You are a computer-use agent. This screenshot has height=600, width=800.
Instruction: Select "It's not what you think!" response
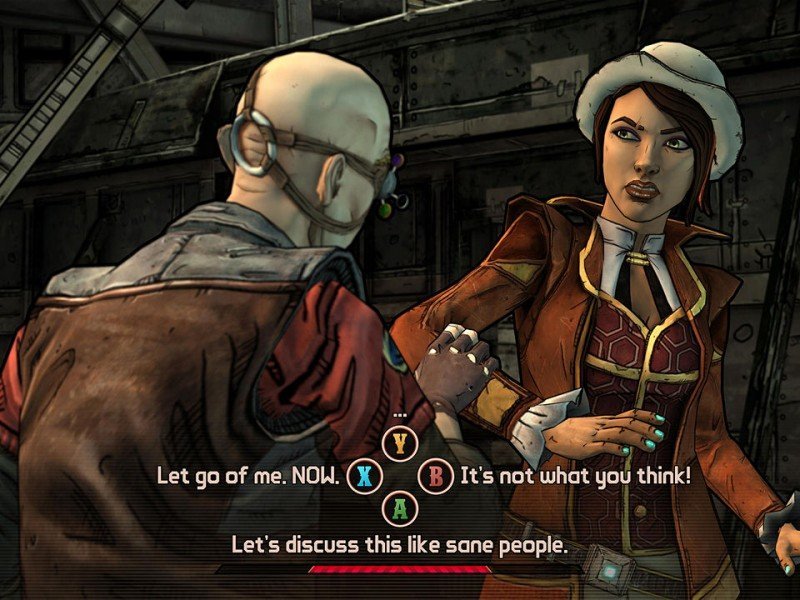574,474
